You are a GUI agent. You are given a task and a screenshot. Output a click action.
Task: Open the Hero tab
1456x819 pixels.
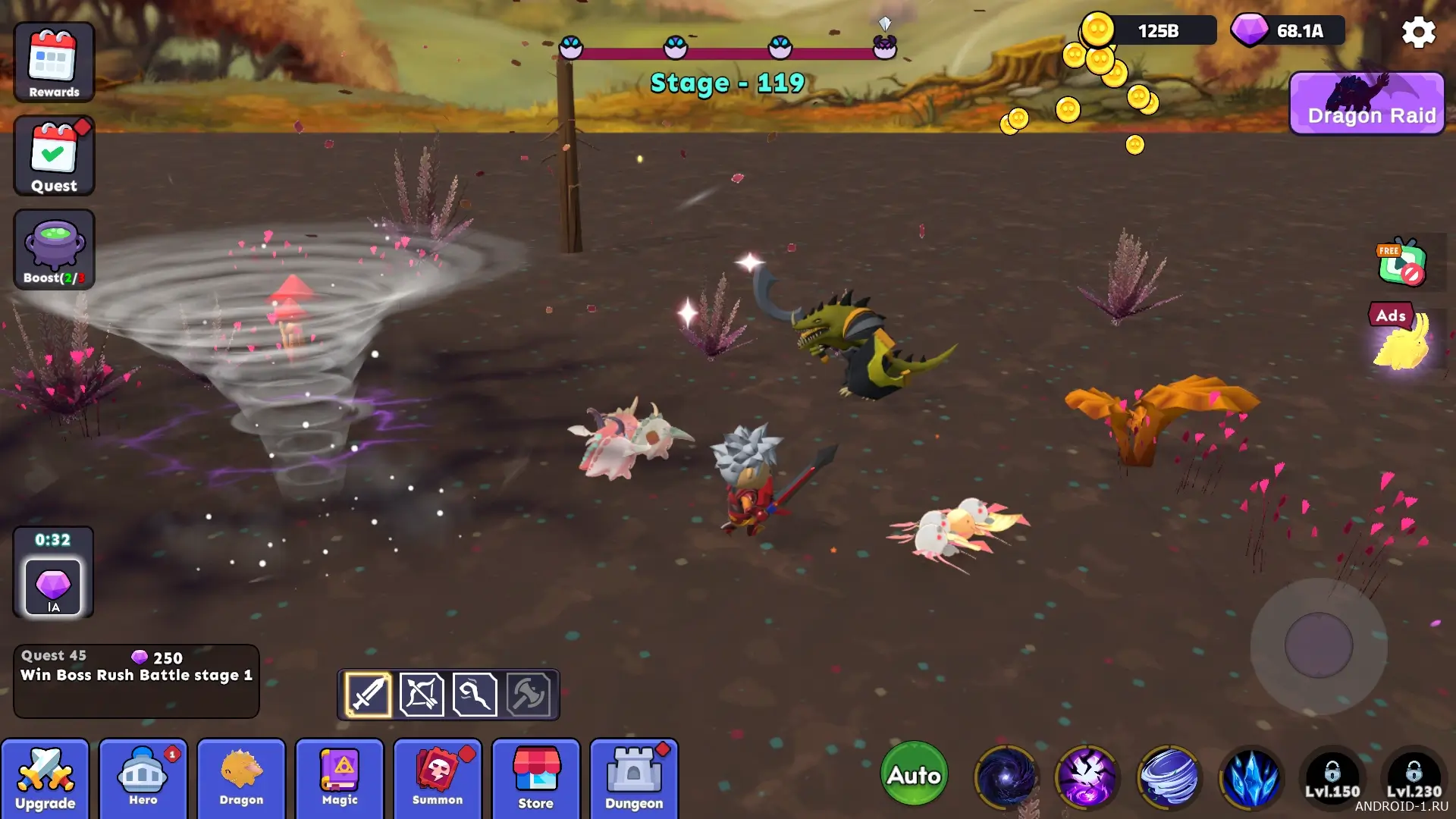[x=143, y=779]
